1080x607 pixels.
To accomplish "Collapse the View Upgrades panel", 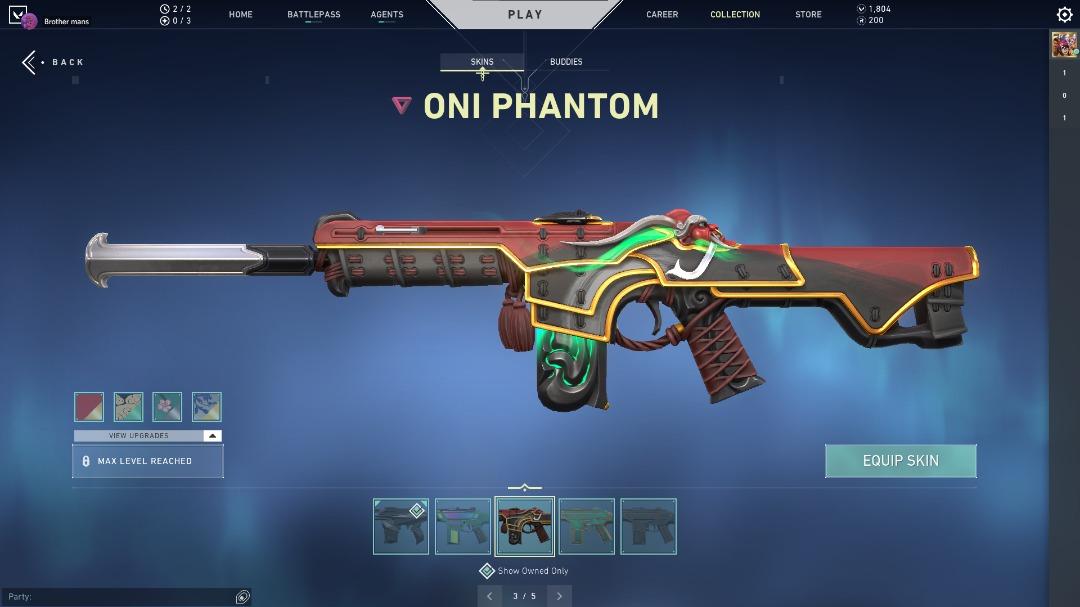I will point(211,436).
